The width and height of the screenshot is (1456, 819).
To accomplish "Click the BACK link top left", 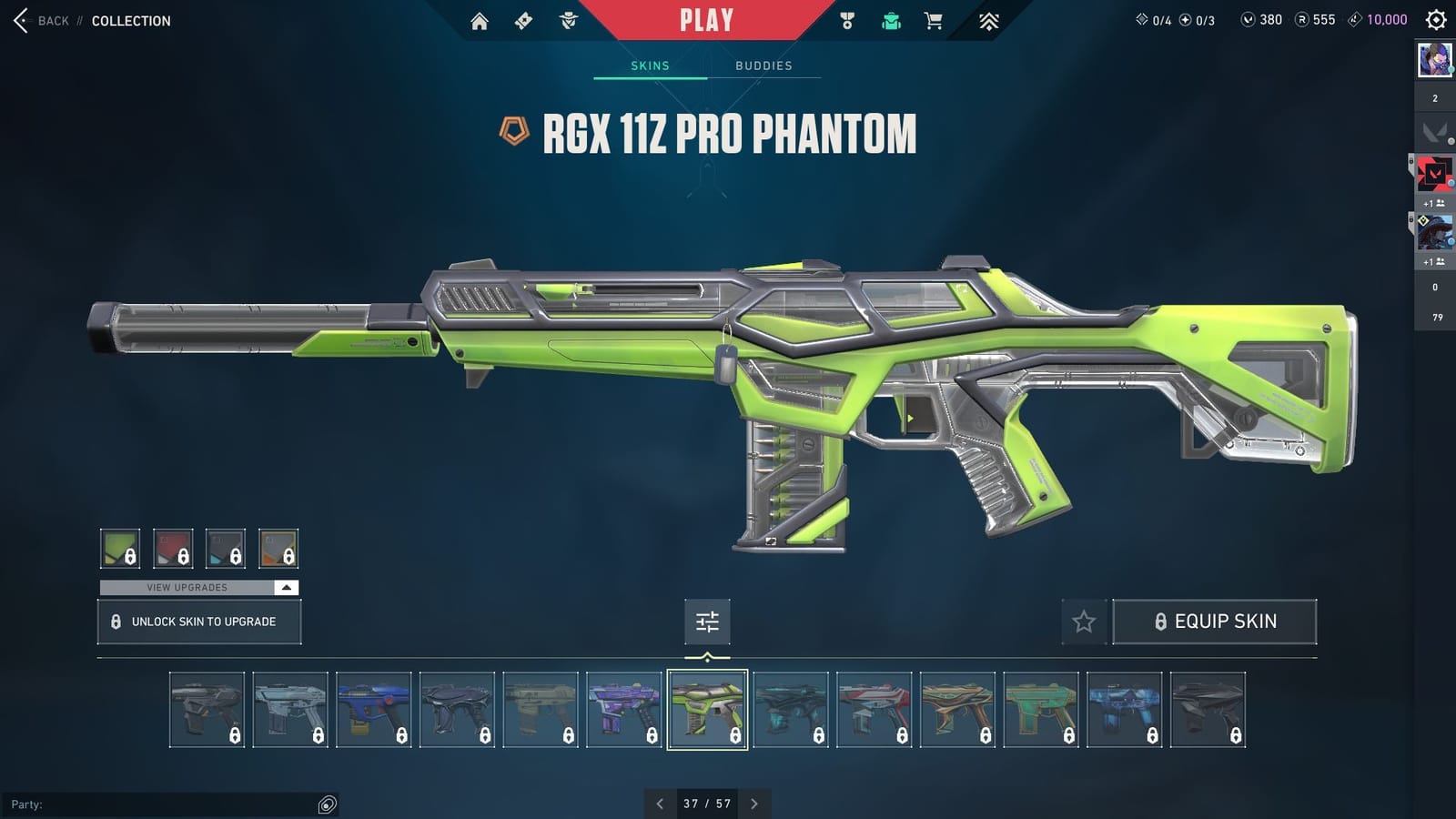I will (x=52, y=20).
